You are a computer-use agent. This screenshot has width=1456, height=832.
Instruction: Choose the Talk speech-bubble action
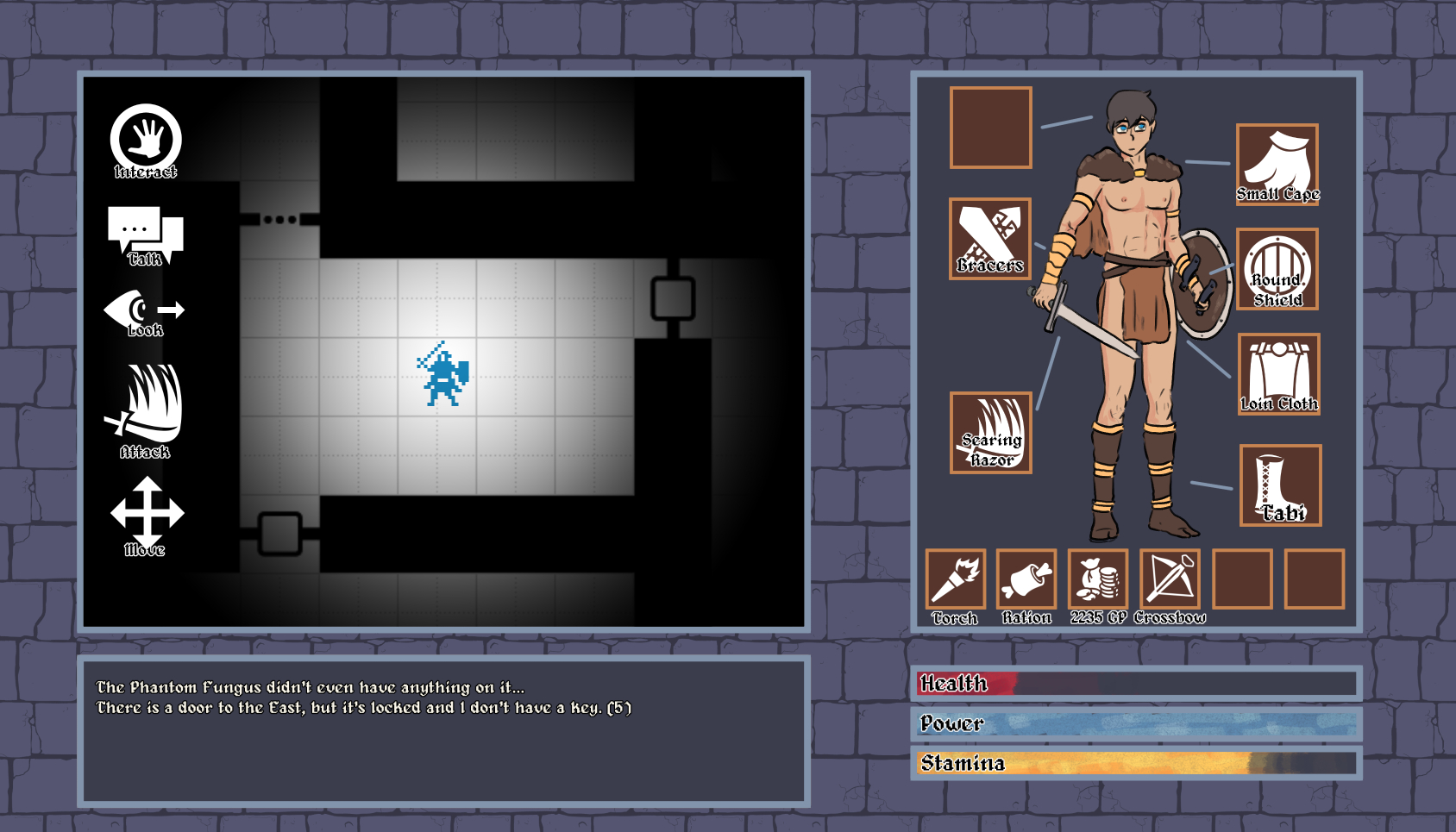(x=145, y=235)
